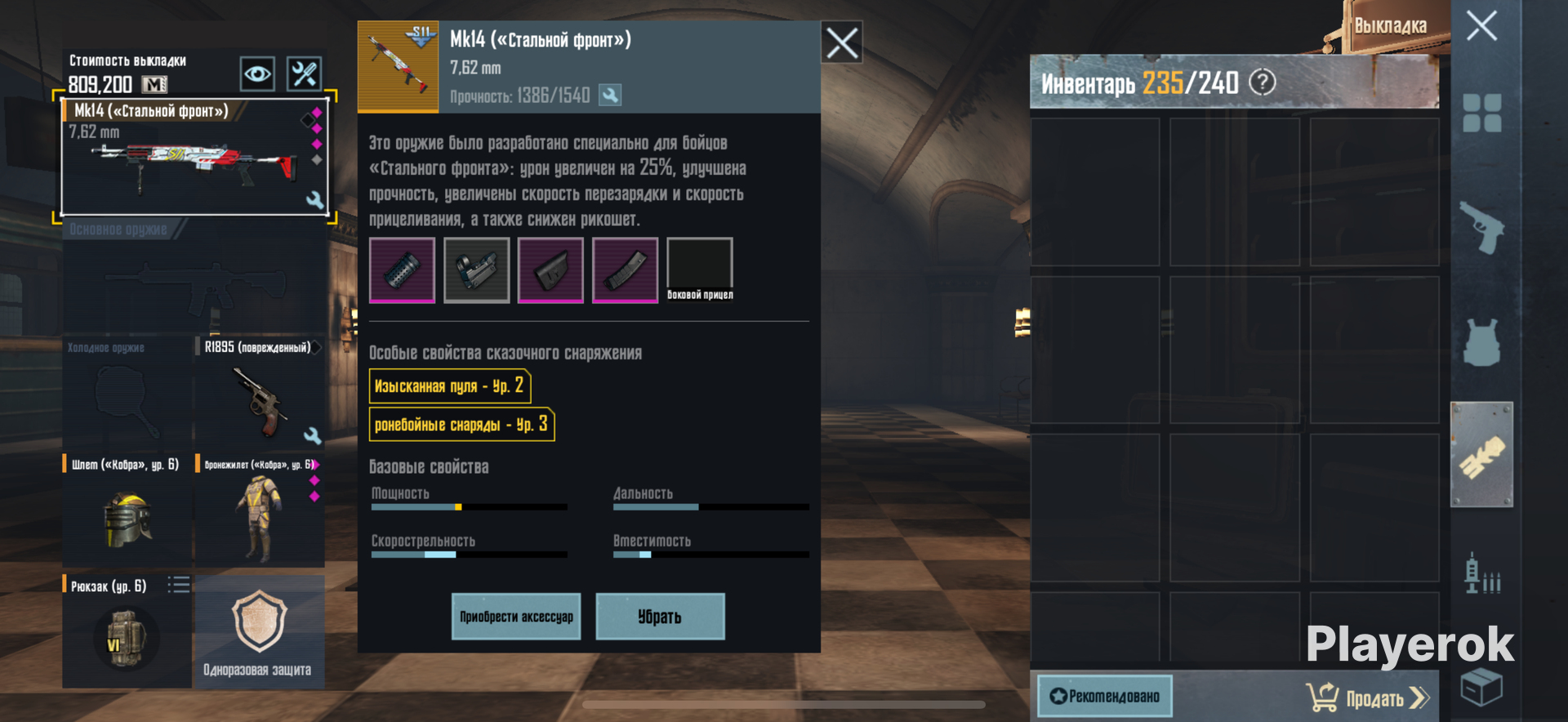Switch to the pistol weapons category

[x=1481, y=228]
